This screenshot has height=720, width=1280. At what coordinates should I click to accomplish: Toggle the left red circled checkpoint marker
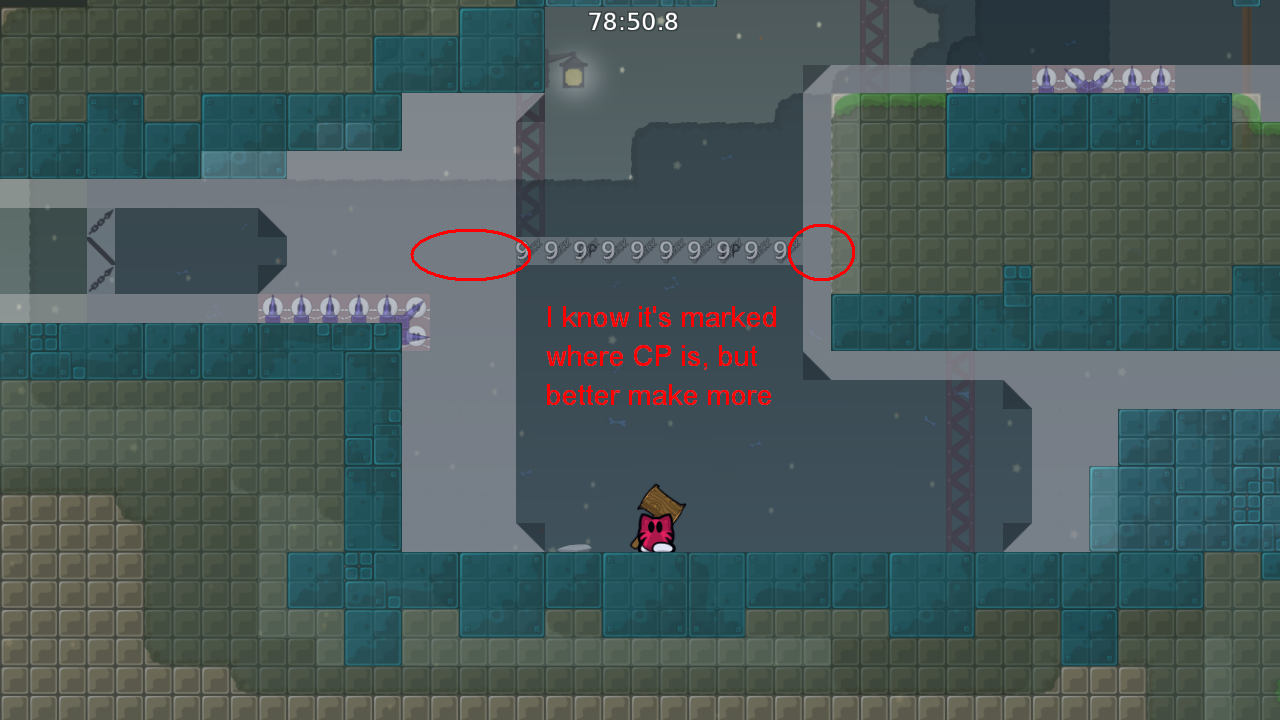click(468, 253)
